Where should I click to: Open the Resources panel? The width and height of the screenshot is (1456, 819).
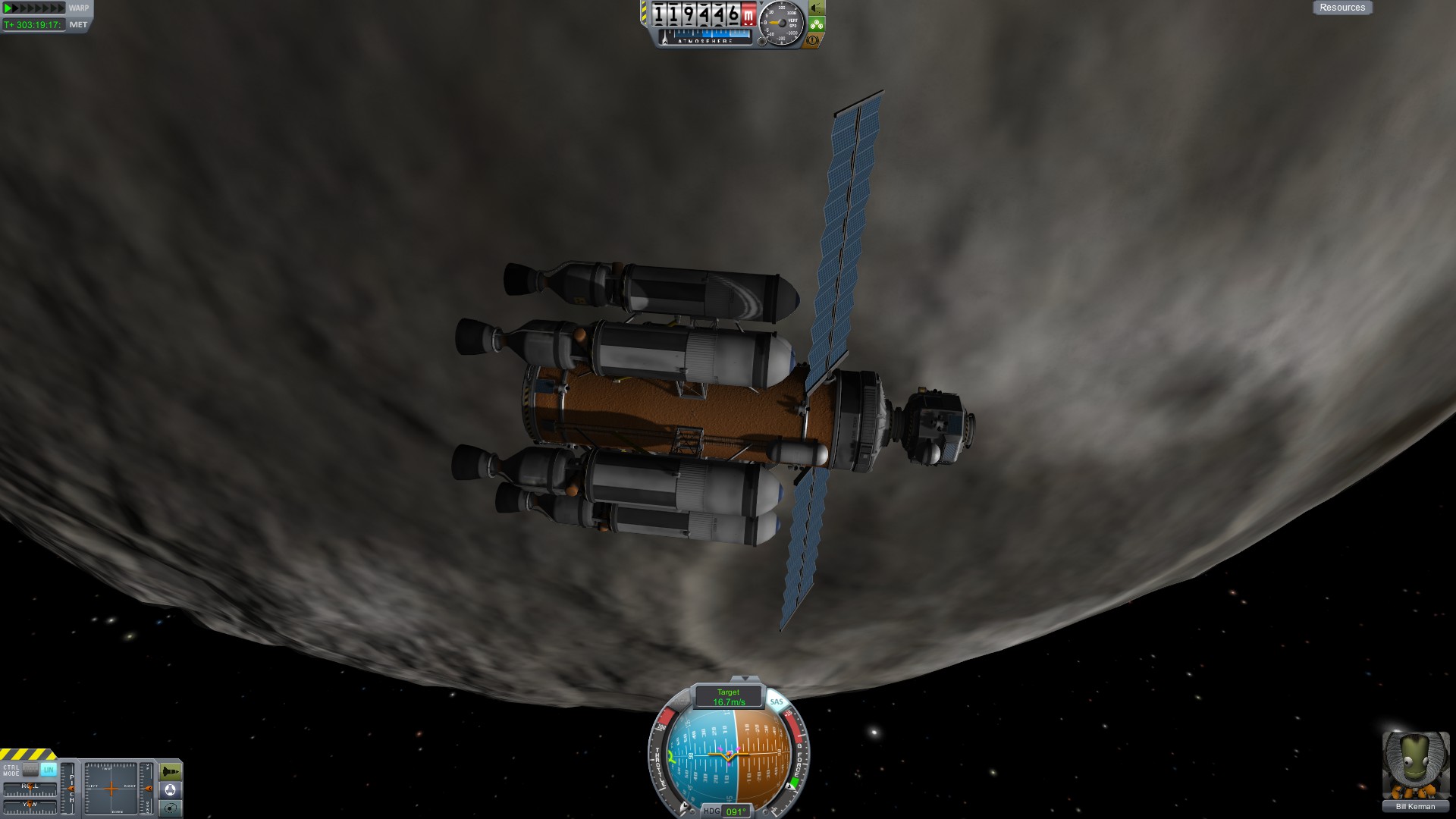1341,8
